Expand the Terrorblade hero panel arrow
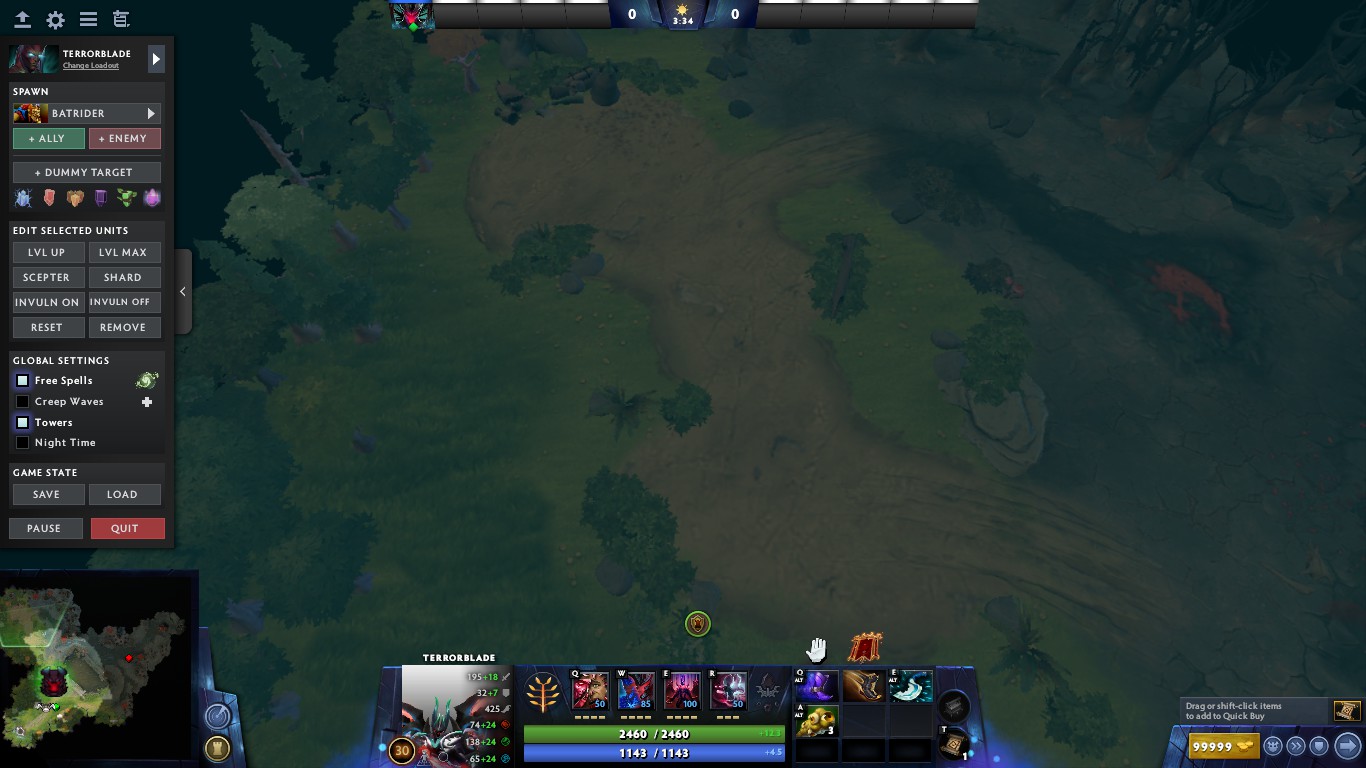 pyautogui.click(x=156, y=58)
